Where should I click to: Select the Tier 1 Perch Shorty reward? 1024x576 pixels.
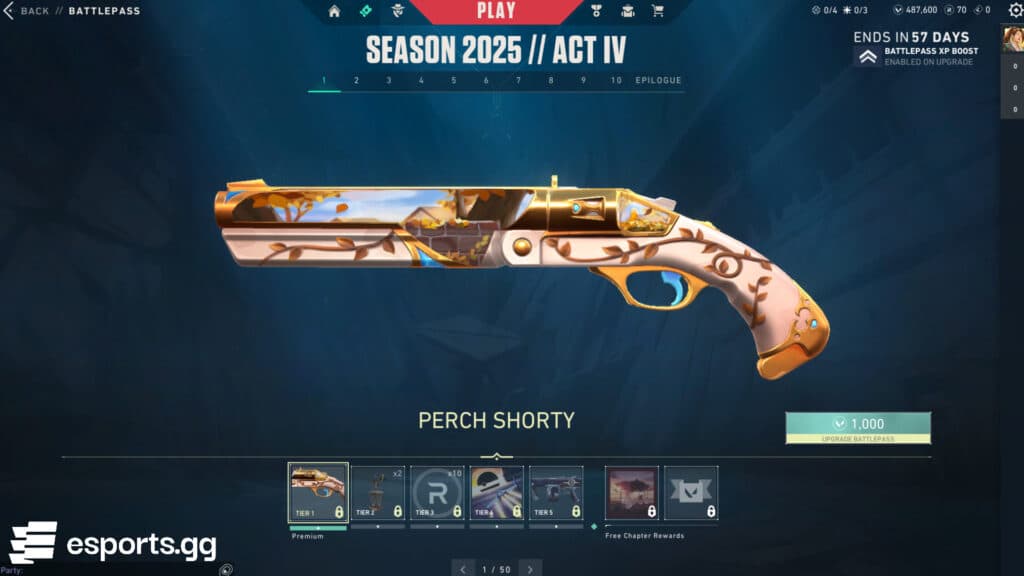pyautogui.click(x=318, y=492)
